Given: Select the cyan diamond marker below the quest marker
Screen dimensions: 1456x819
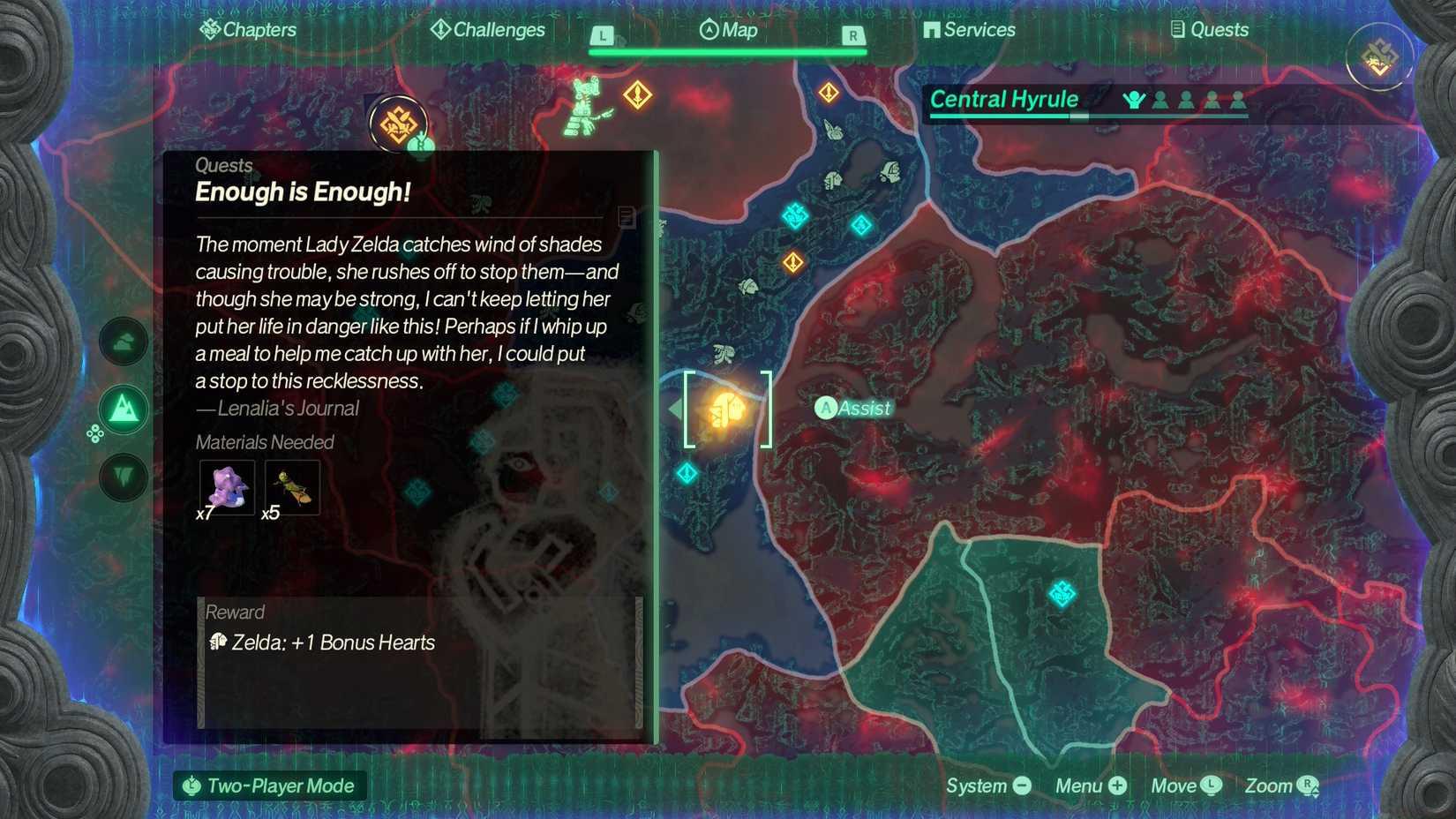Looking at the screenshot, I should (687, 475).
